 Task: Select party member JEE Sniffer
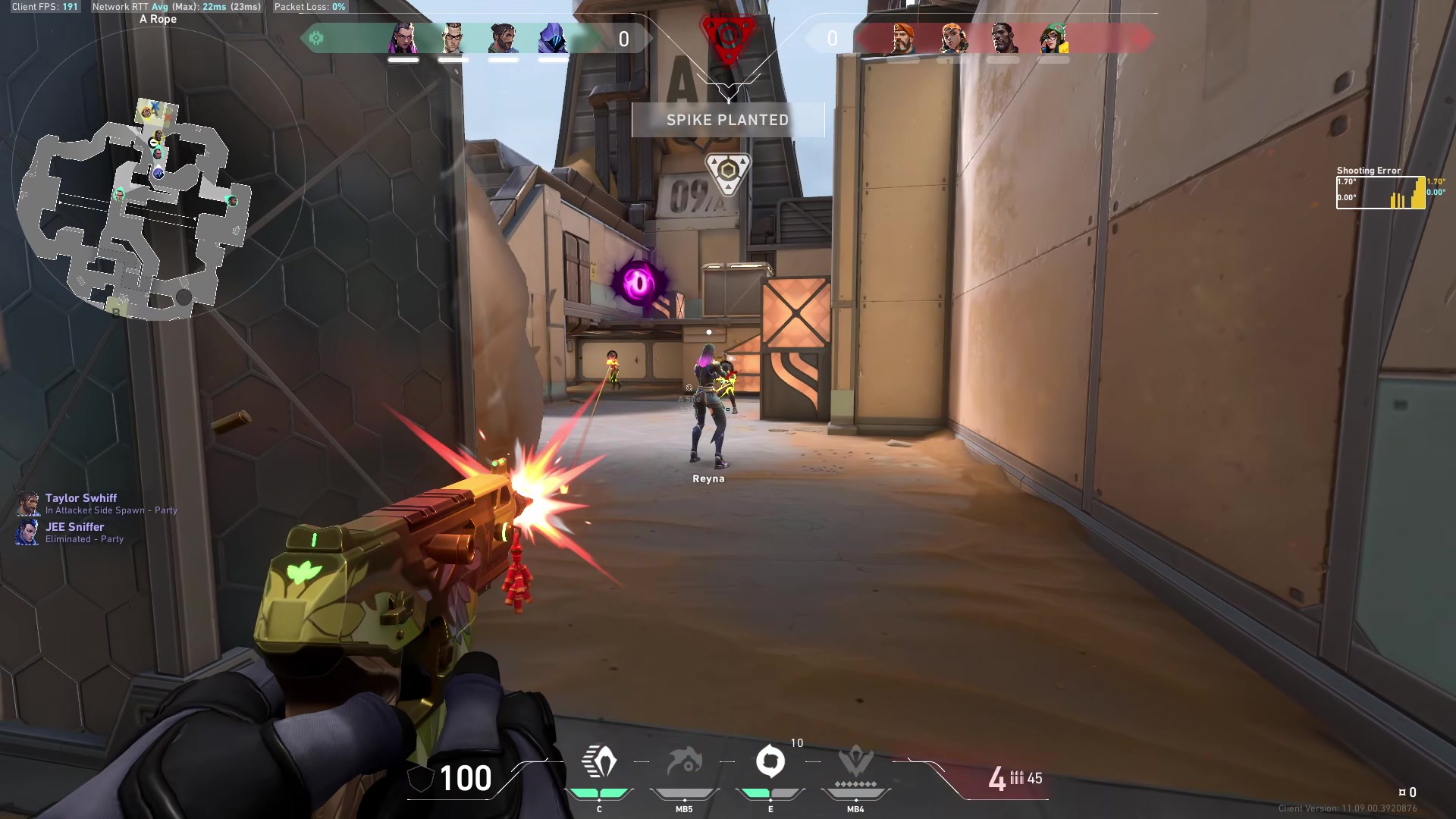pos(74,527)
